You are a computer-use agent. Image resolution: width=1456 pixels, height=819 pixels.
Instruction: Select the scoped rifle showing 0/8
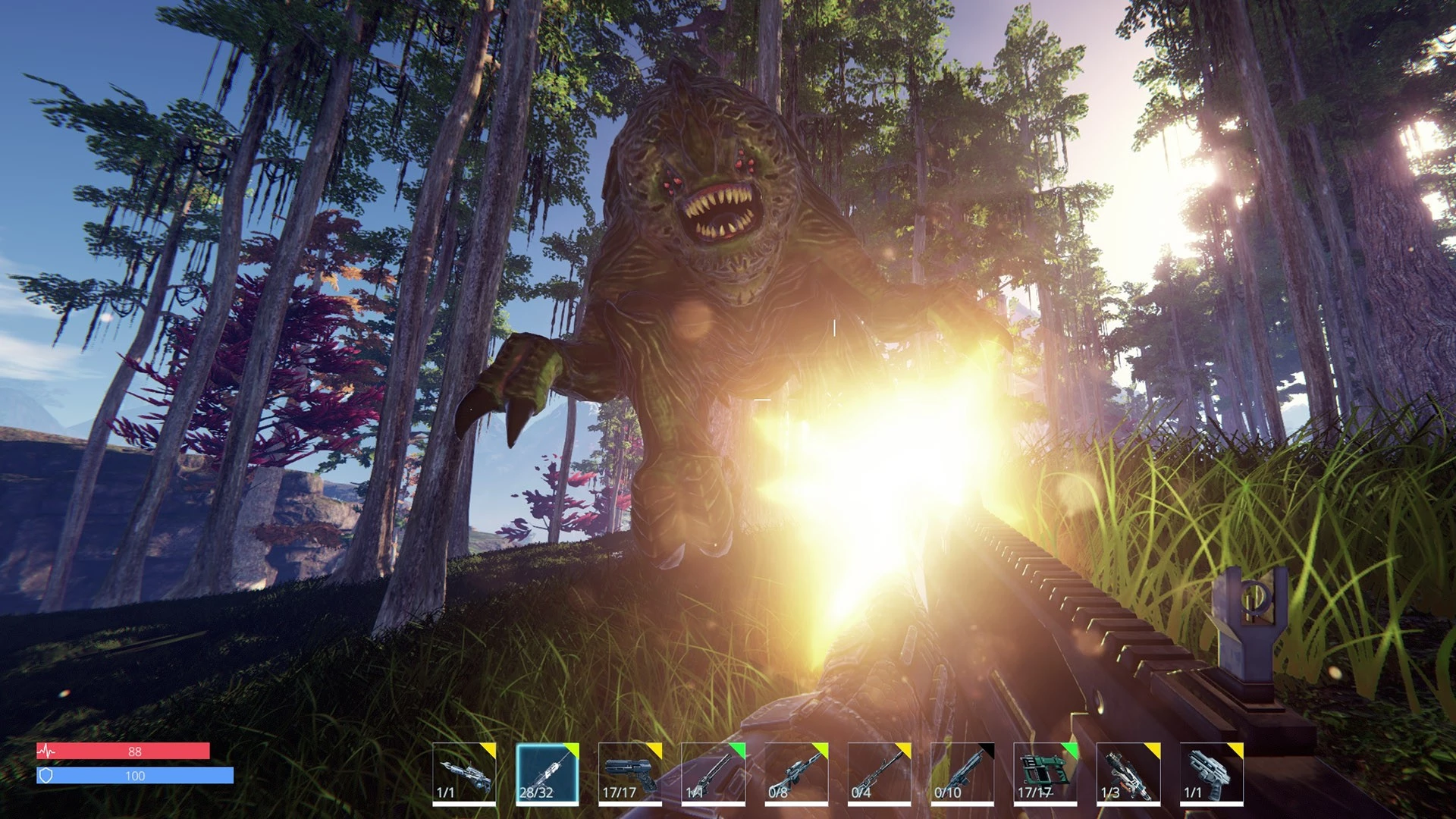[x=795, y=773]
